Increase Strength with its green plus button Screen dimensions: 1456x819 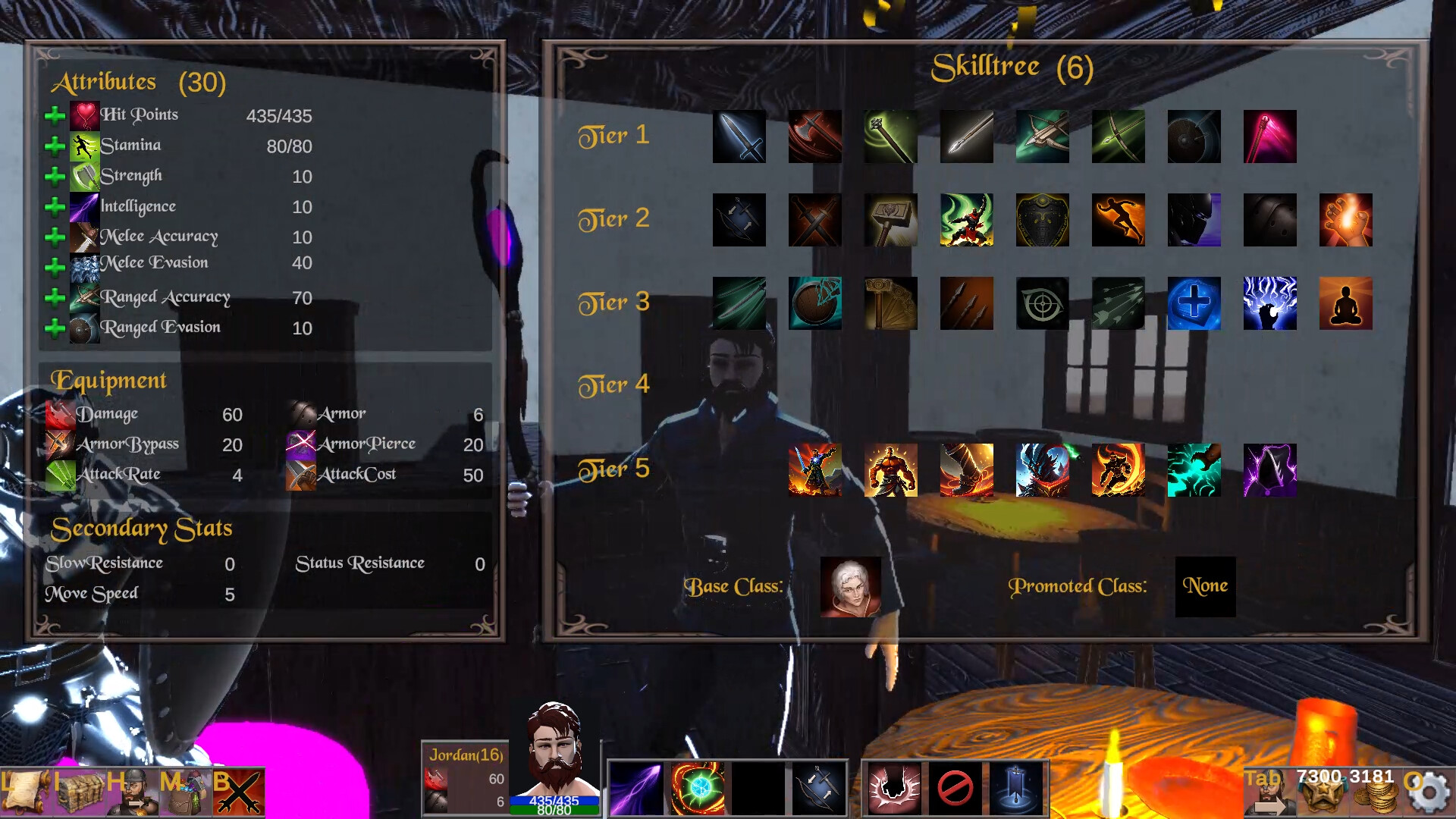tap(54, 175)
